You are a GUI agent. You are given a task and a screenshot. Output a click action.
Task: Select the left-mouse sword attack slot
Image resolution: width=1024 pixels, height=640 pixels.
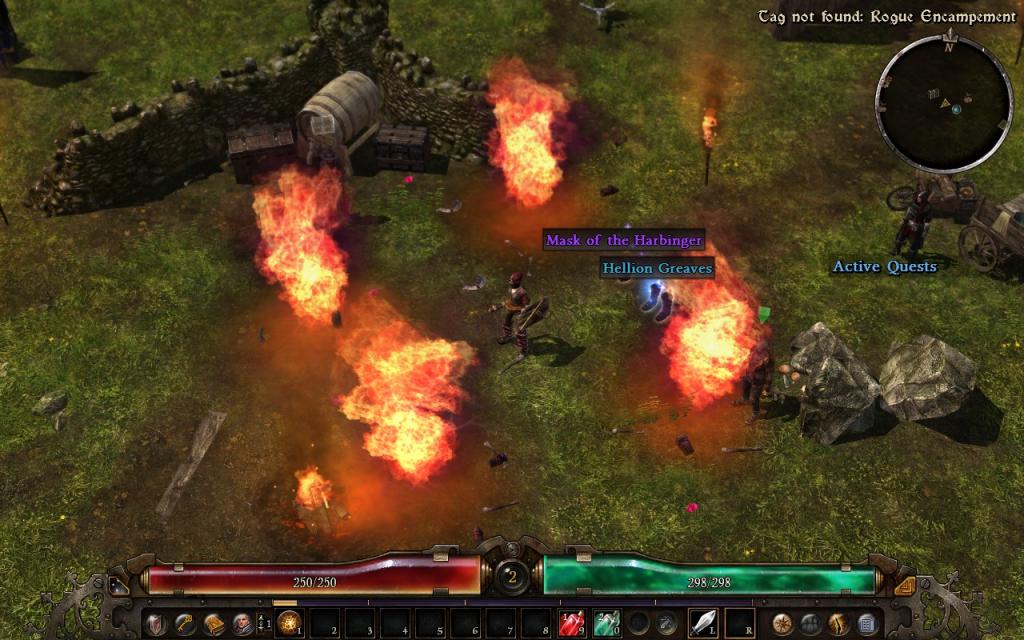click(704, 624)
